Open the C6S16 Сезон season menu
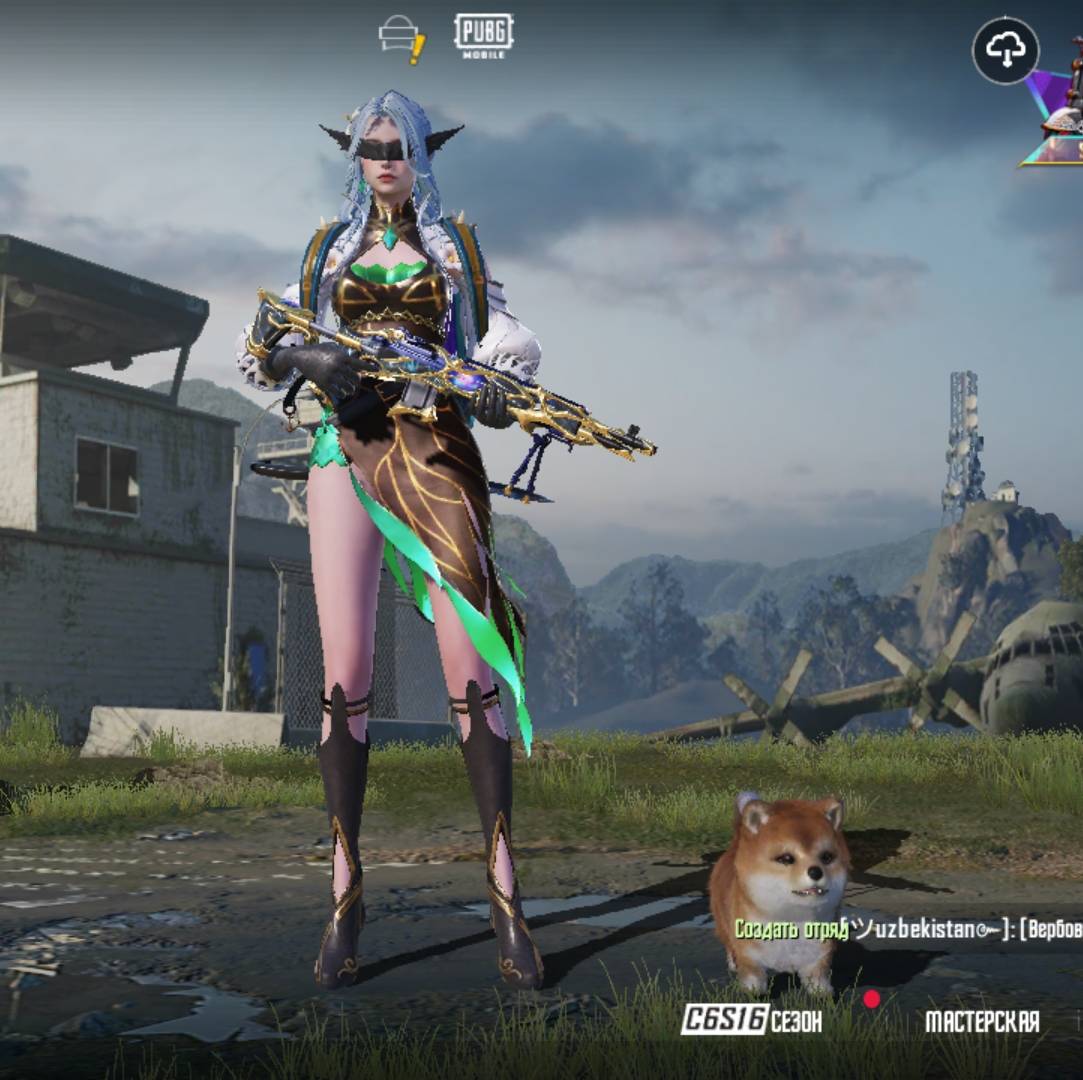The width and height of the screenshot is (1083, 1080). pyautogui.click(x=751, y=1020)
